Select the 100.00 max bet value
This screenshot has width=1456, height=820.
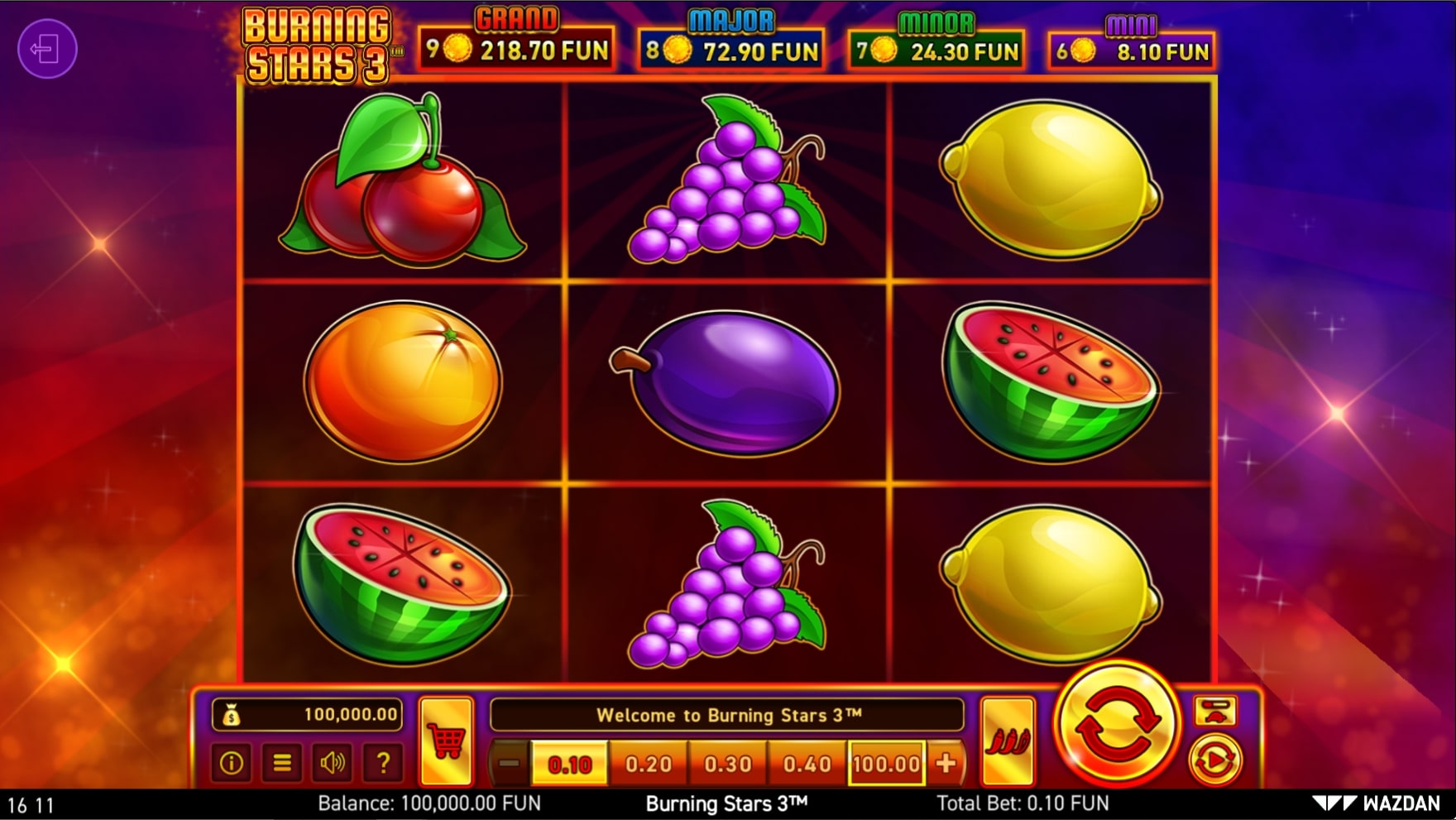[x=887, y=761]
